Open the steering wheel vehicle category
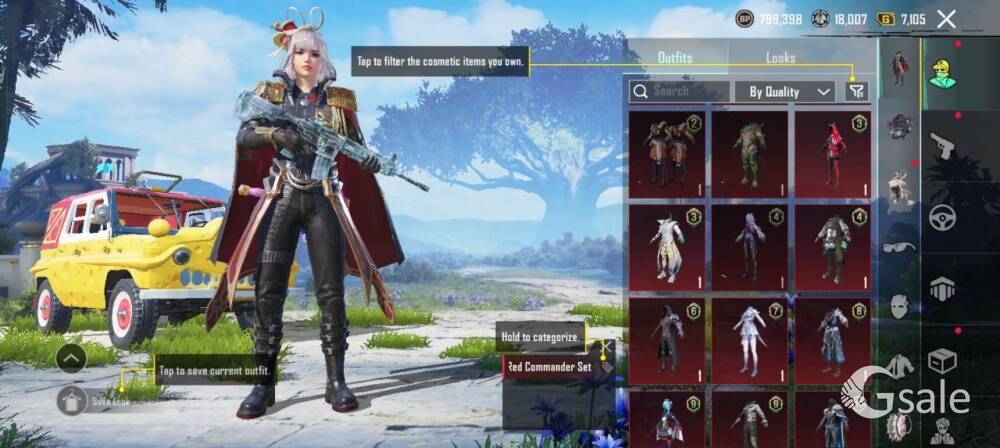Screen dimensions: 1000x448 (942, 218)
